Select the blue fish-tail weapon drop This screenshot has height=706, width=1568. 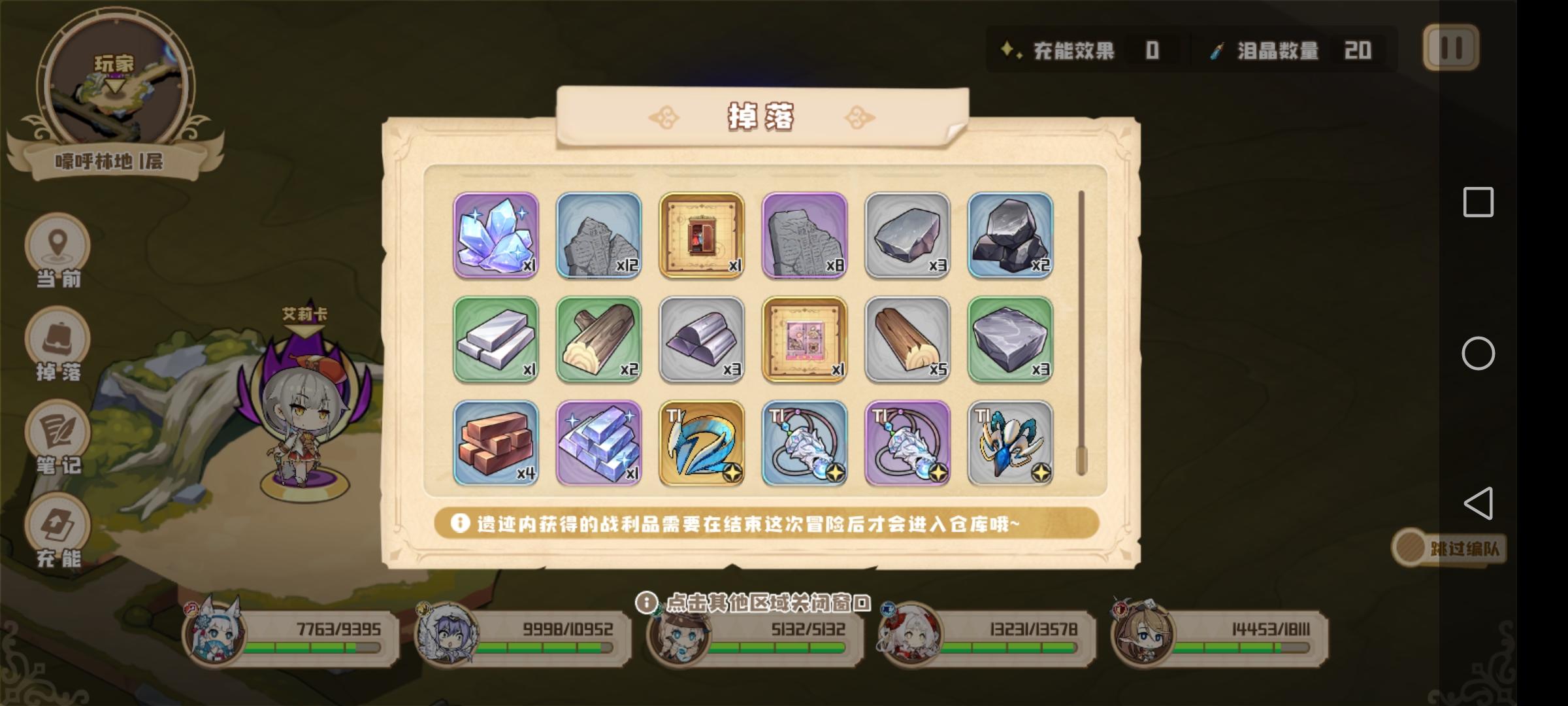[x=701, y=443]
